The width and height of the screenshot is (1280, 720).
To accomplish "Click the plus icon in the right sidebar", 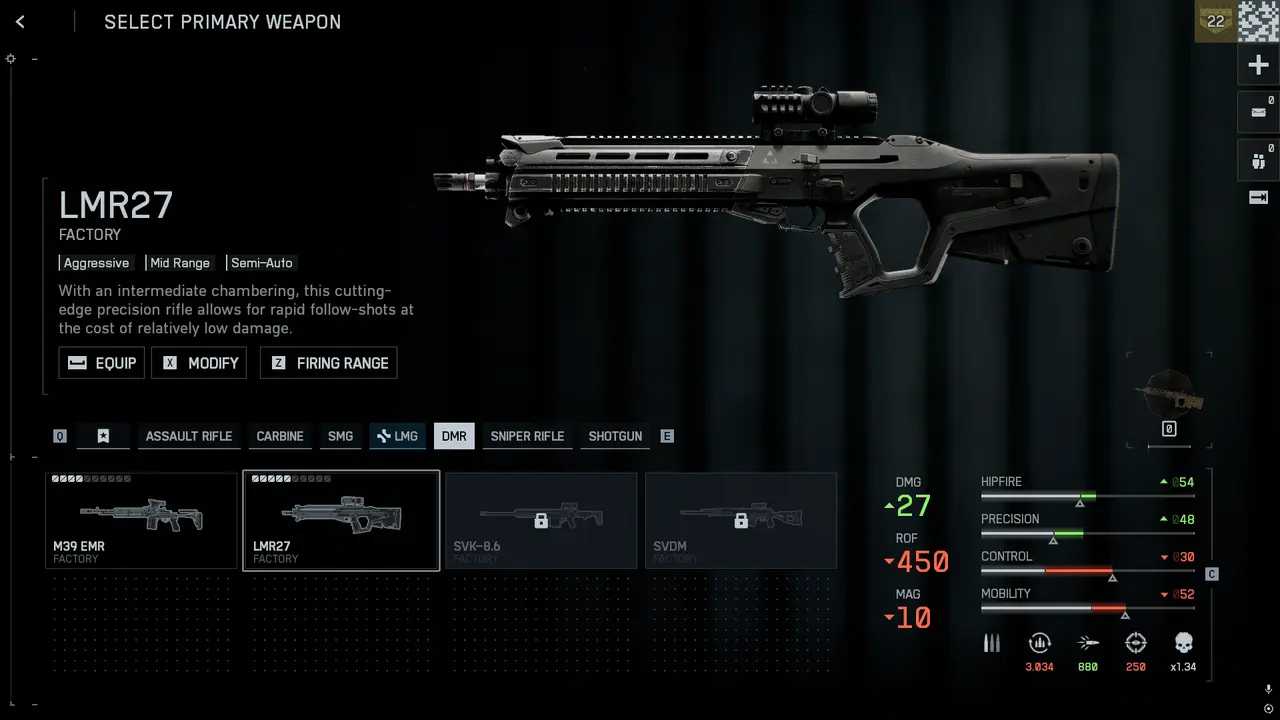I will [x=1258, y=66].
